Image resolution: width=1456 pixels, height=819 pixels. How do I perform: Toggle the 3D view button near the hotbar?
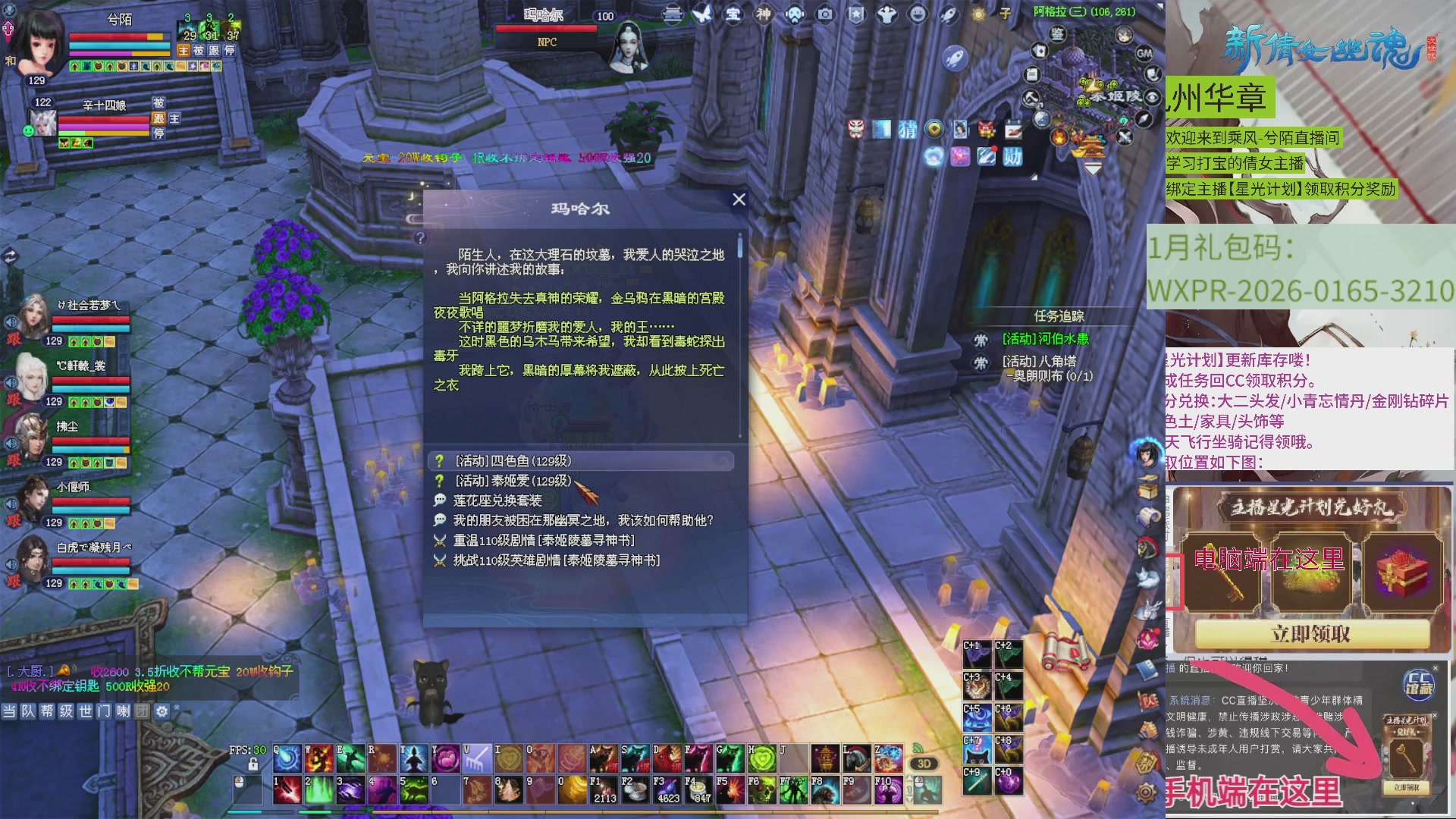(923, 764)
